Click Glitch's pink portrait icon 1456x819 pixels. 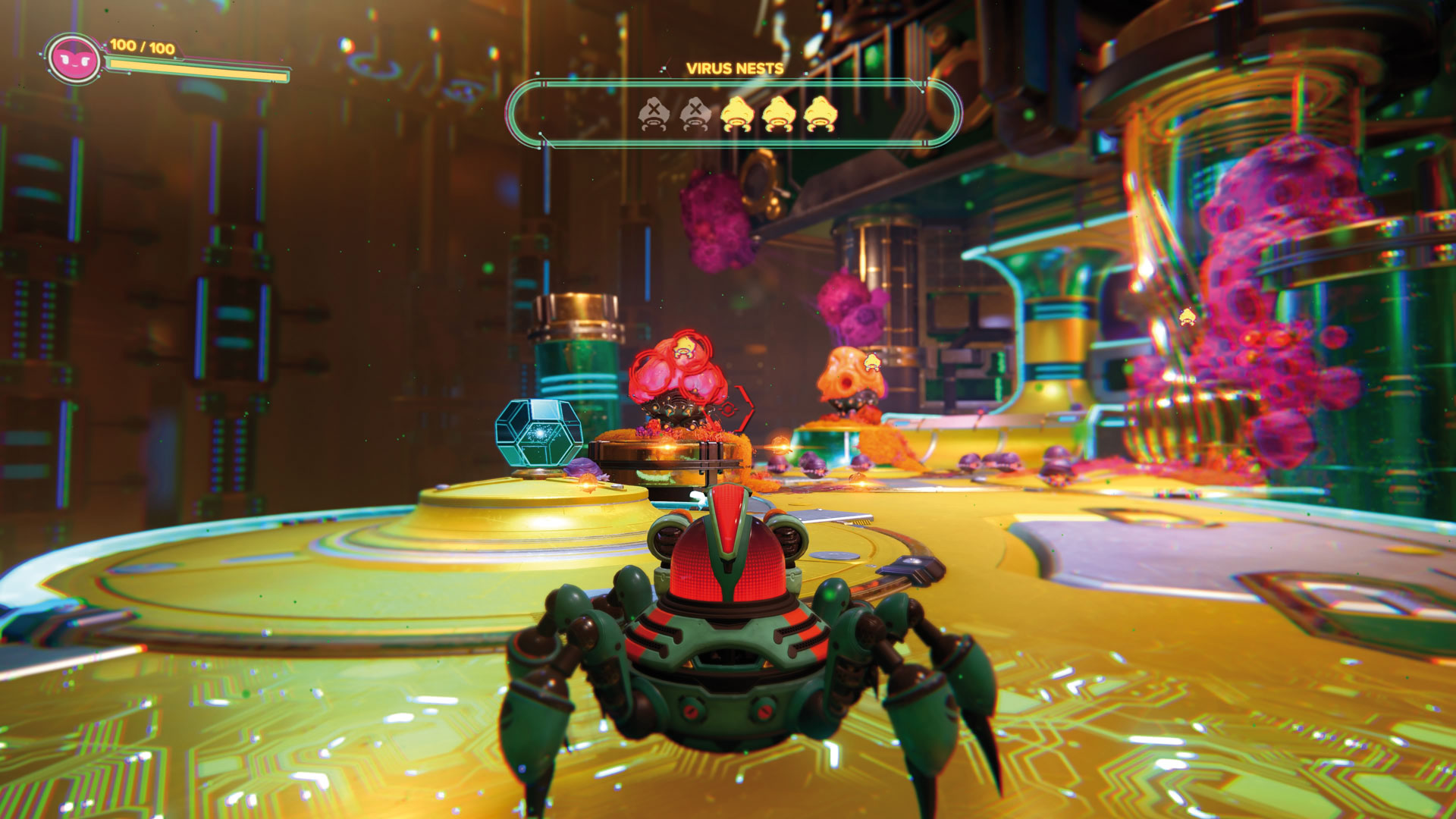point(74,59)
